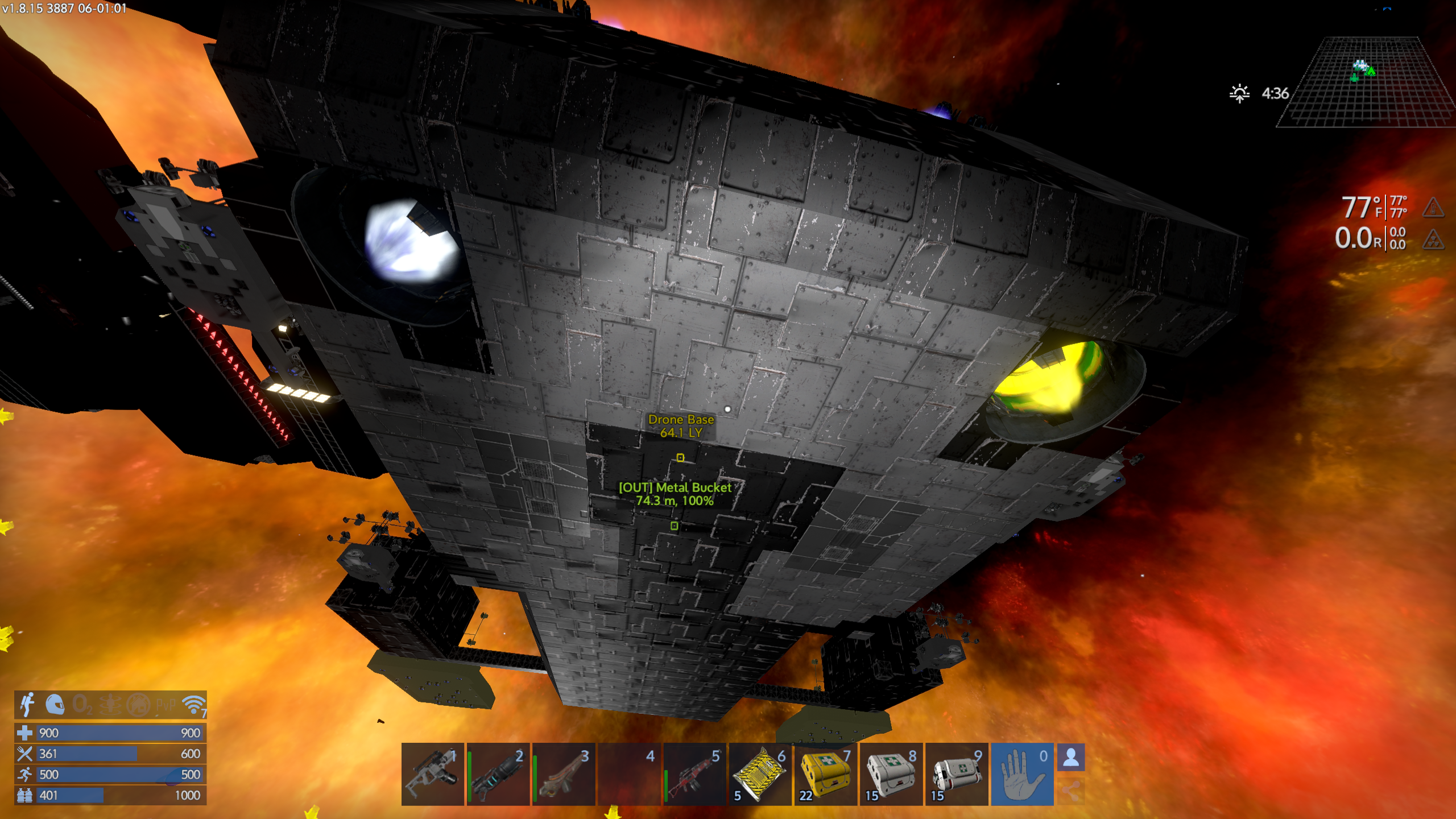Choose the brown rifle in slot 3
This screenshot has width=1456, height=819.
[564, 773]
